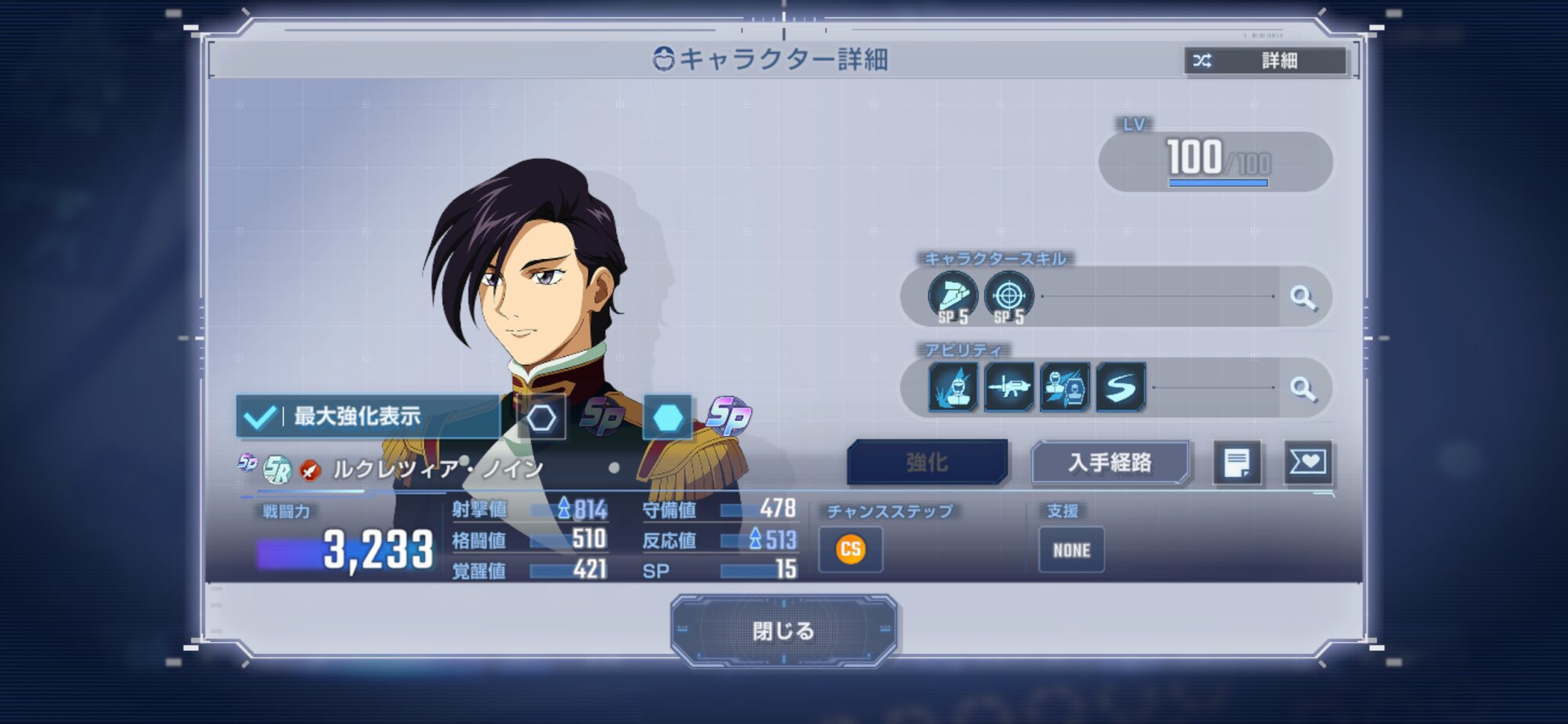
Task: Open 入手経路 acquisition route
Action: 1109,463
